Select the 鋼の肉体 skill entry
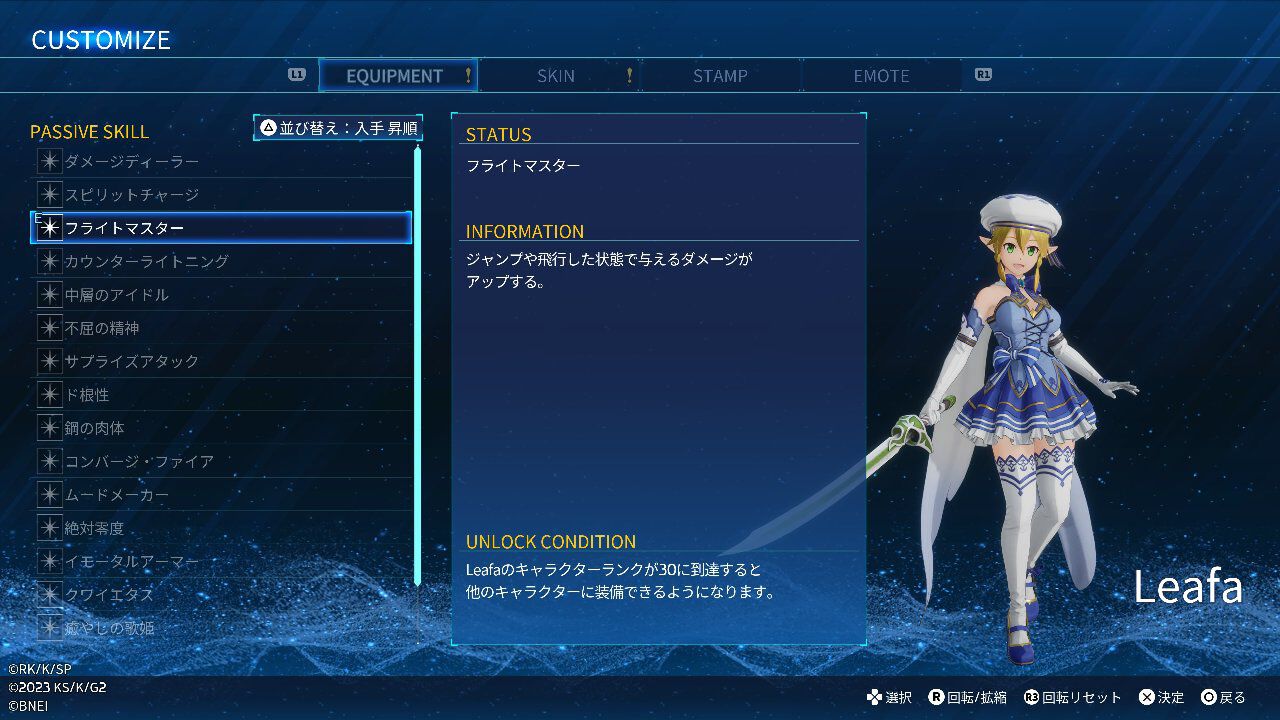1280x720 pixels. (x=221, y=428)
